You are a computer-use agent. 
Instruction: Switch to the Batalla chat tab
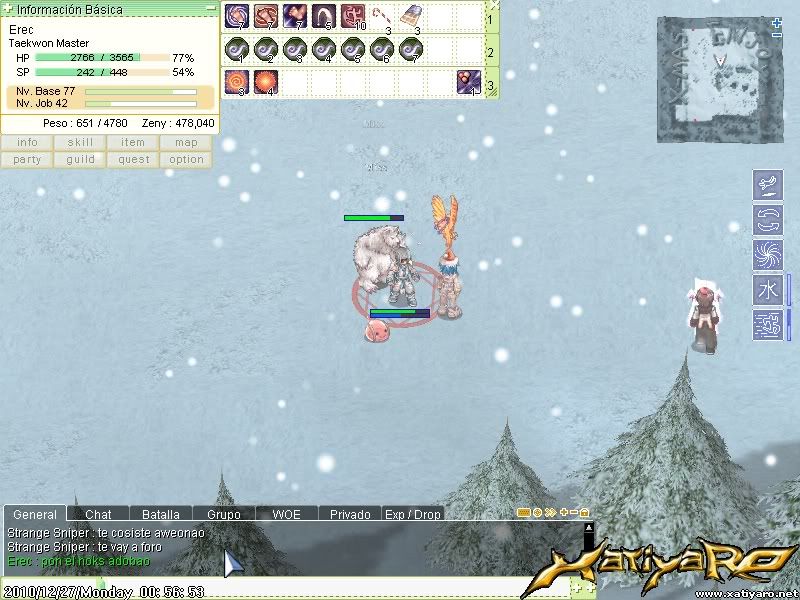(160, 514)
